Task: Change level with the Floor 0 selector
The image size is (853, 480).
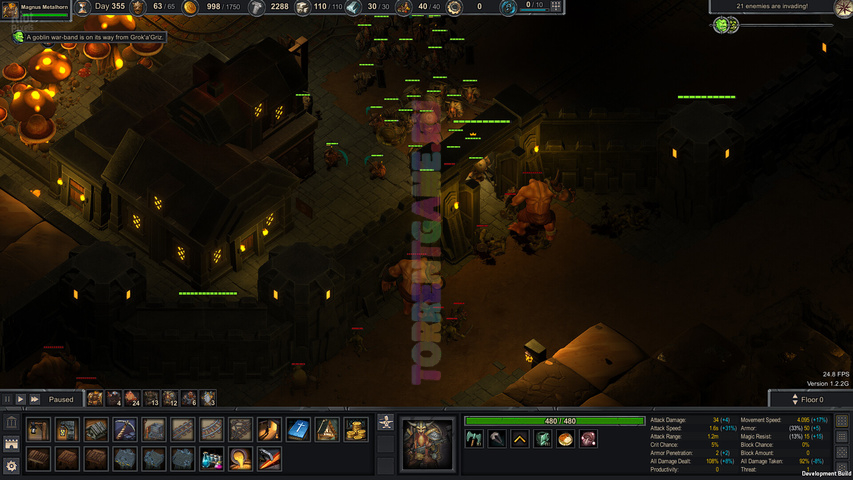Action: (811, 399)
